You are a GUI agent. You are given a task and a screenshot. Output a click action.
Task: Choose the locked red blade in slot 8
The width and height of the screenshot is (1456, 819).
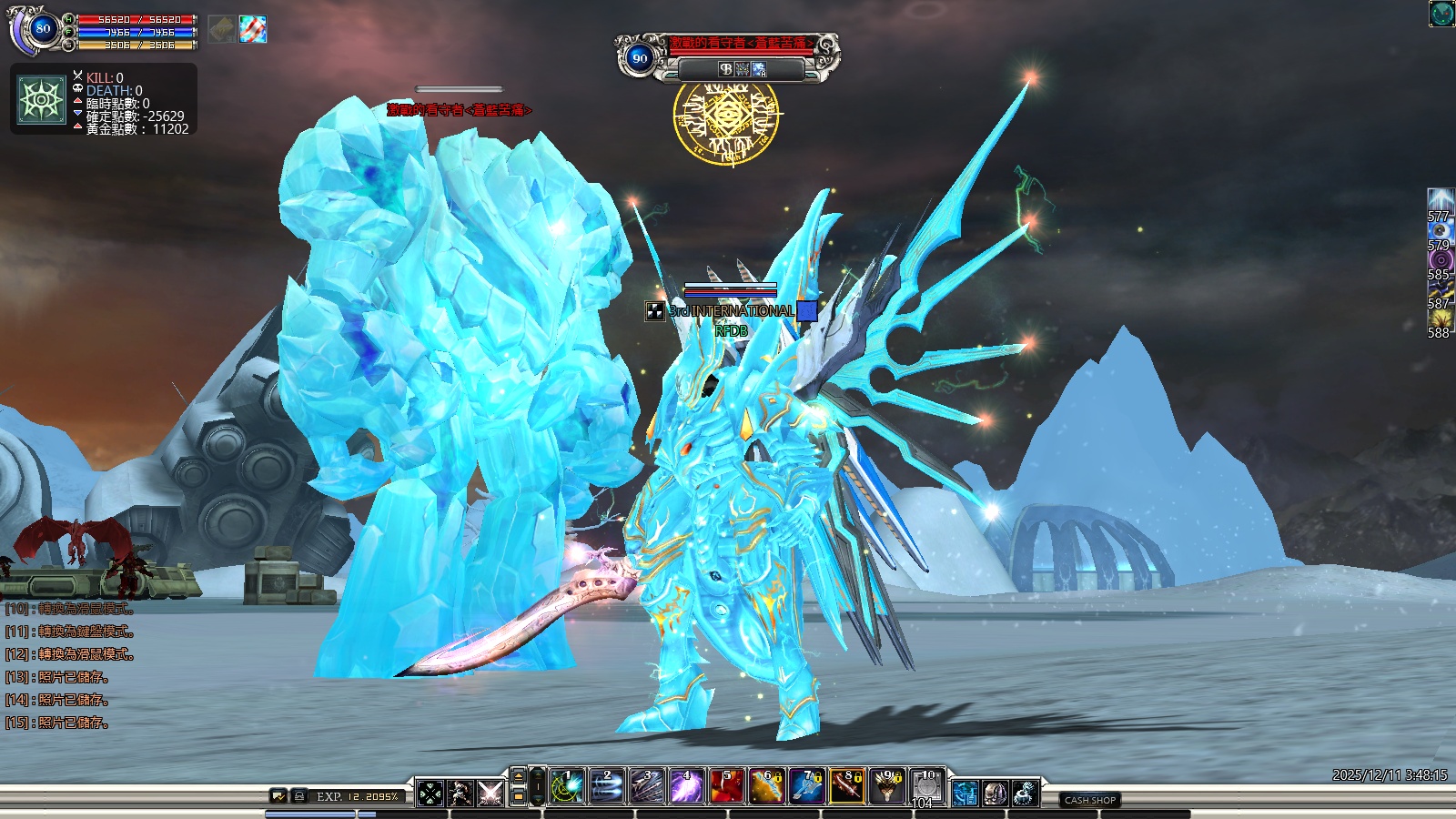tap(847, 787)
